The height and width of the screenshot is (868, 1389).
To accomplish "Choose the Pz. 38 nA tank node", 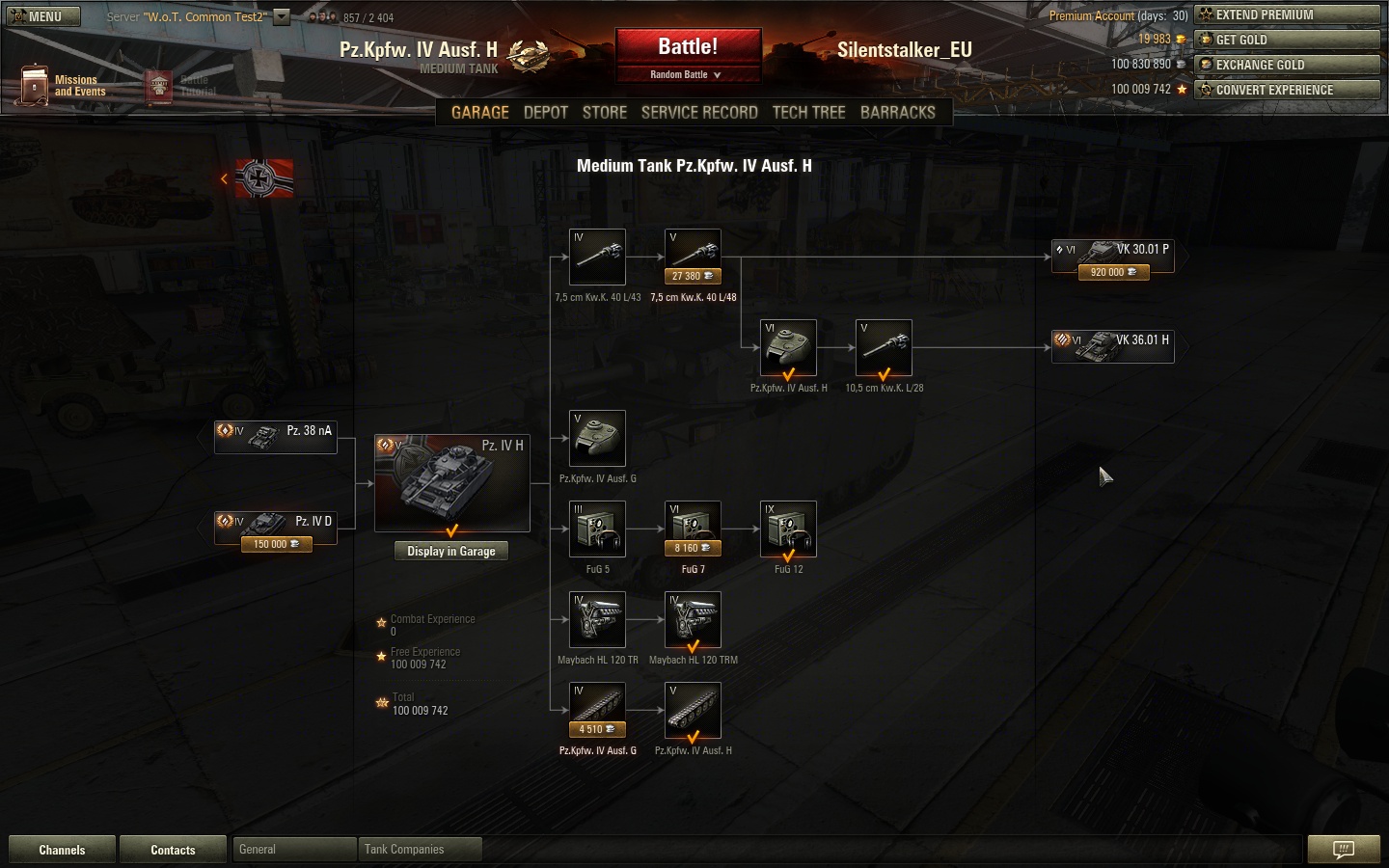I will (276, 436).
